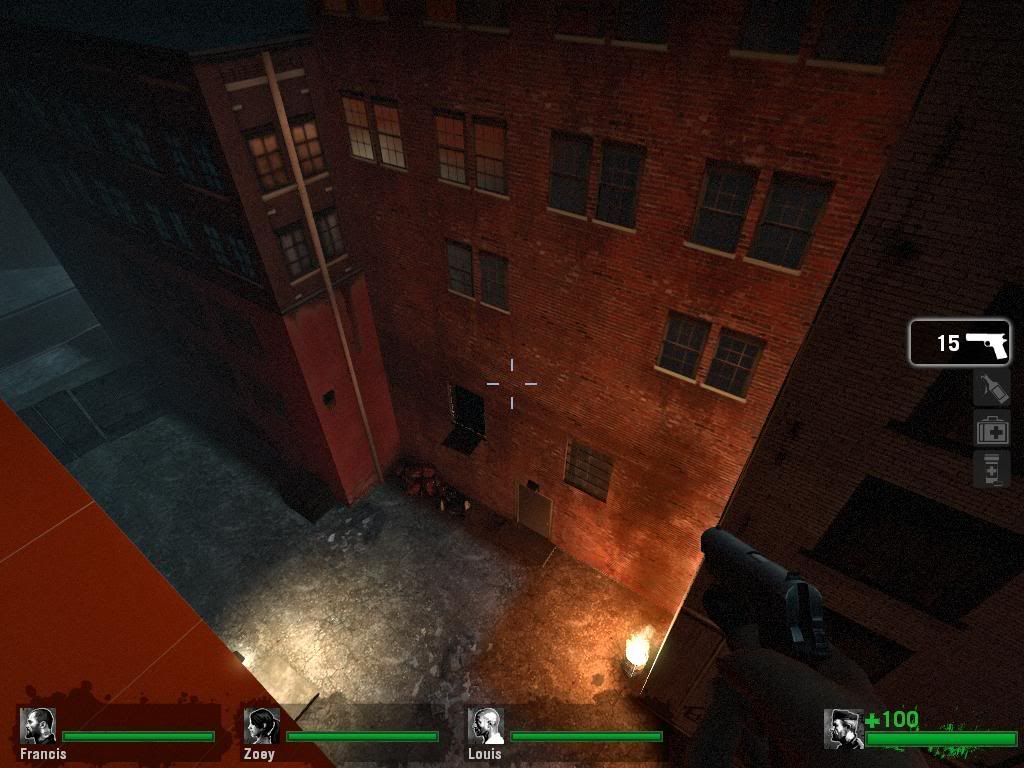Click Francis's teammate portrait
Screen dimensions: 1024x768
click(x=39, y=726)
